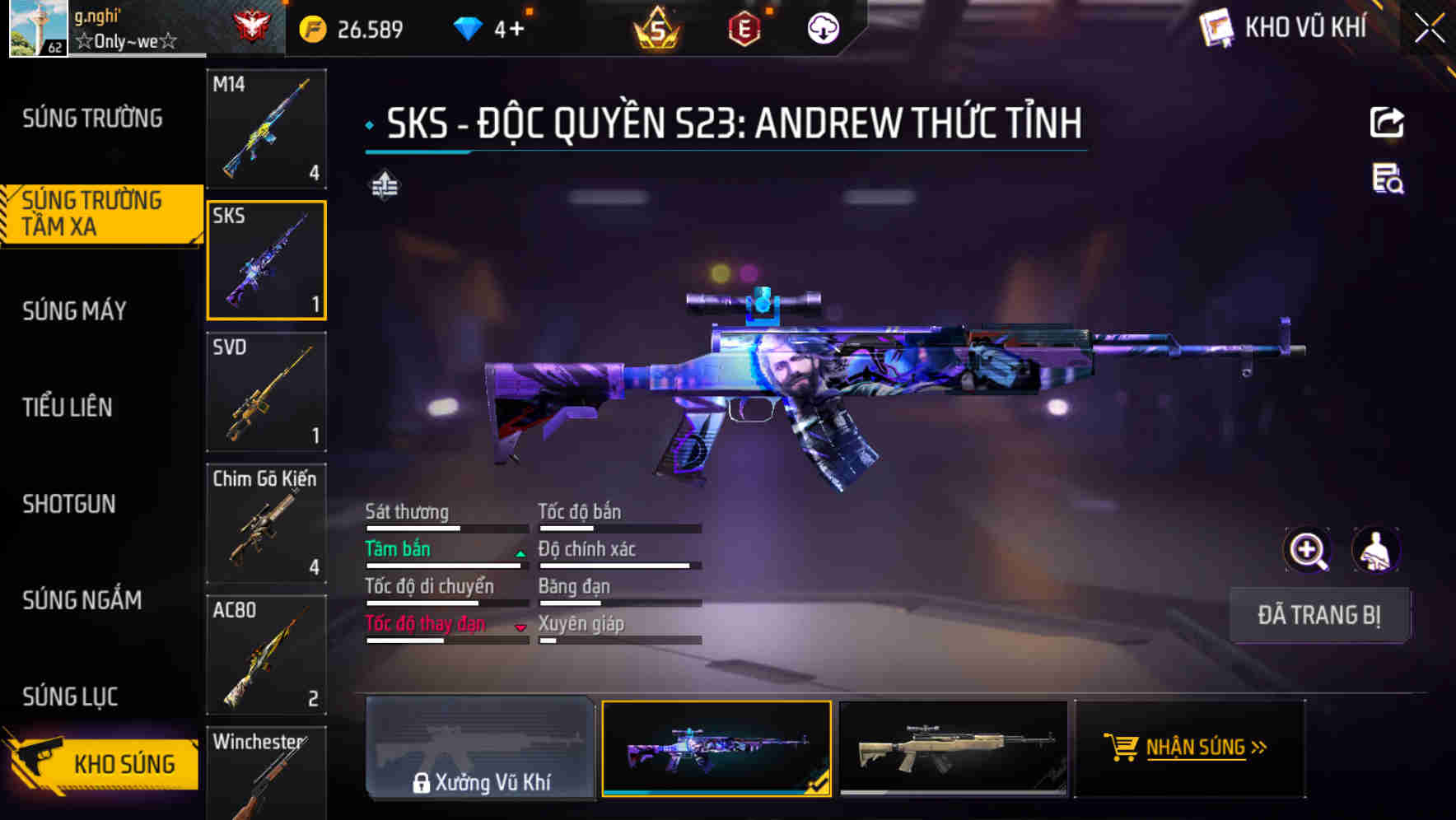1456x820 pixels.
Task: Select the character preview icon beside the magnifier
Action: tap(1377, 550)
